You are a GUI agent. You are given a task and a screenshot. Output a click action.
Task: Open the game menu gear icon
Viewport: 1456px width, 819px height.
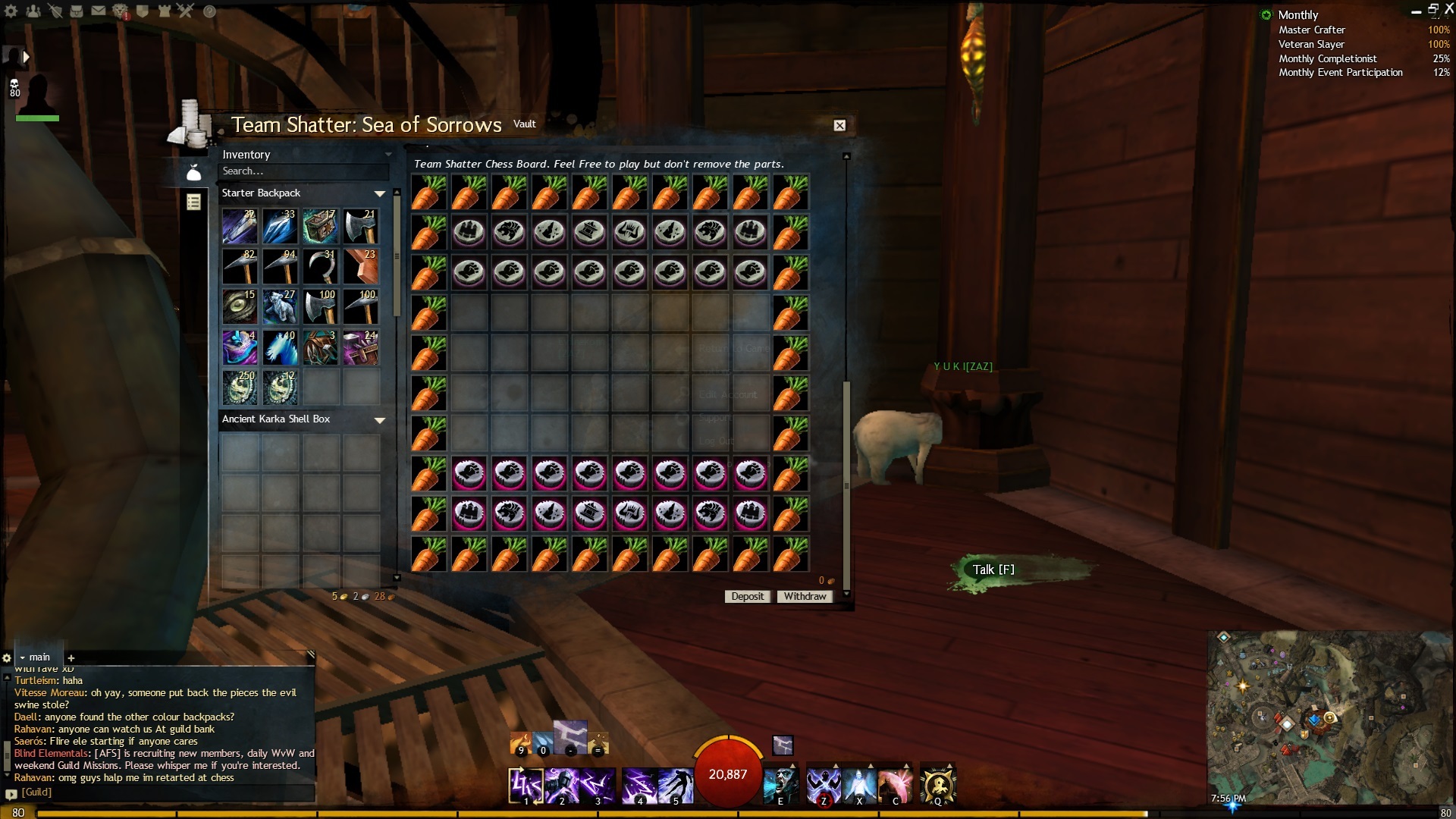tap(11, 11)
